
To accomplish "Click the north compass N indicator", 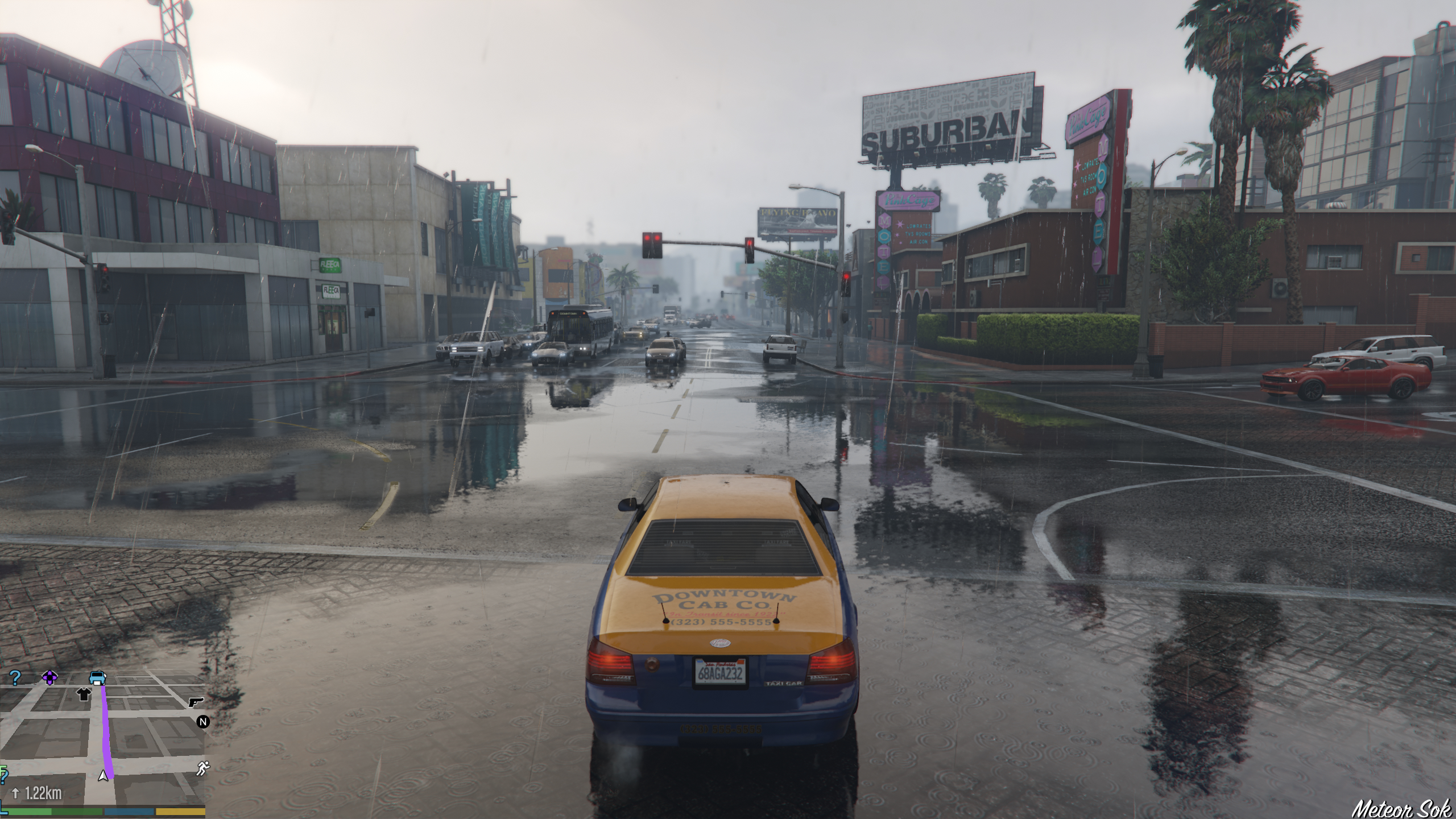I will (203, 722).
